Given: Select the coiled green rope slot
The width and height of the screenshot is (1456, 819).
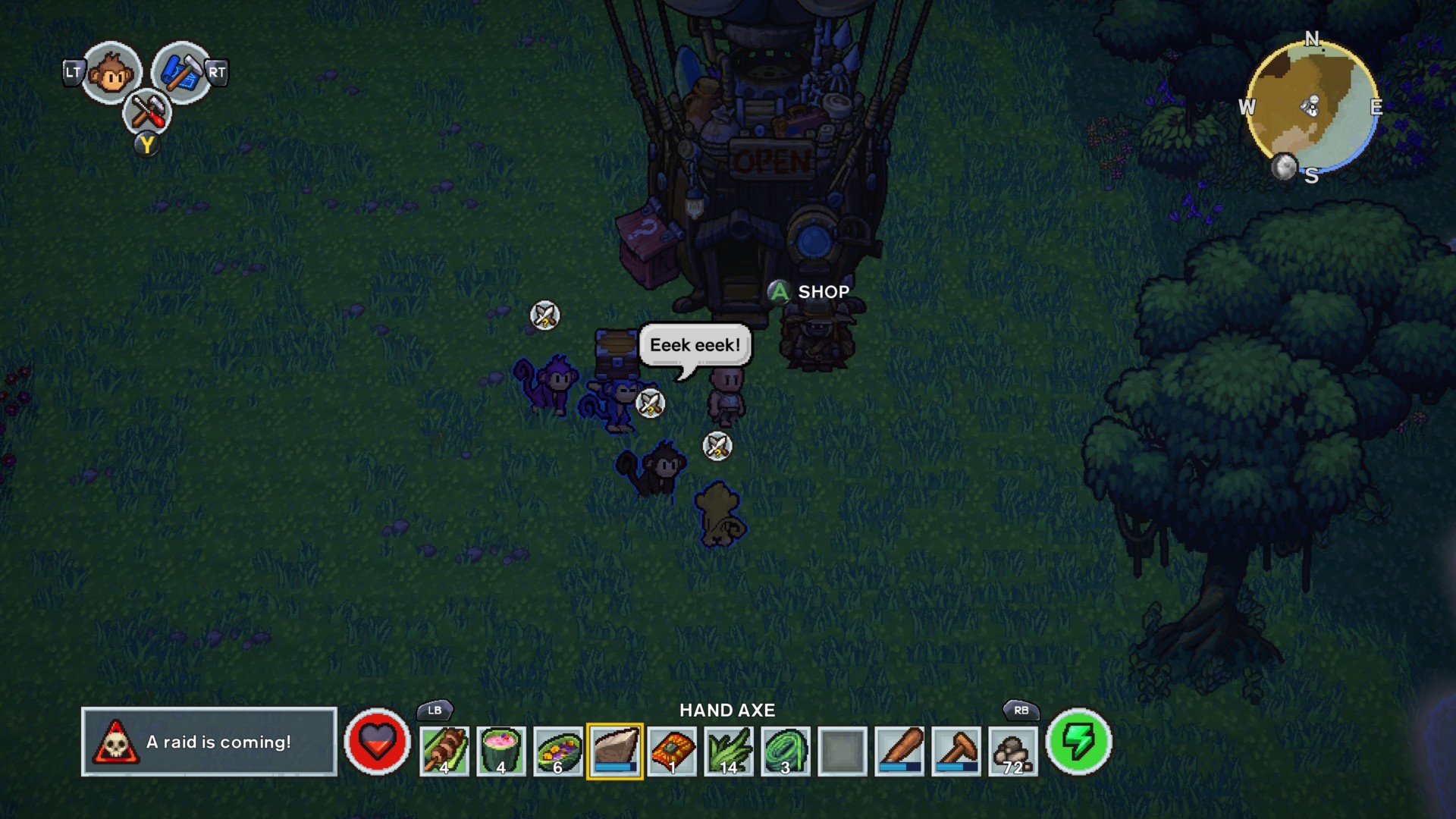Looking at the screenshot, I should click(x=786, y=751).
